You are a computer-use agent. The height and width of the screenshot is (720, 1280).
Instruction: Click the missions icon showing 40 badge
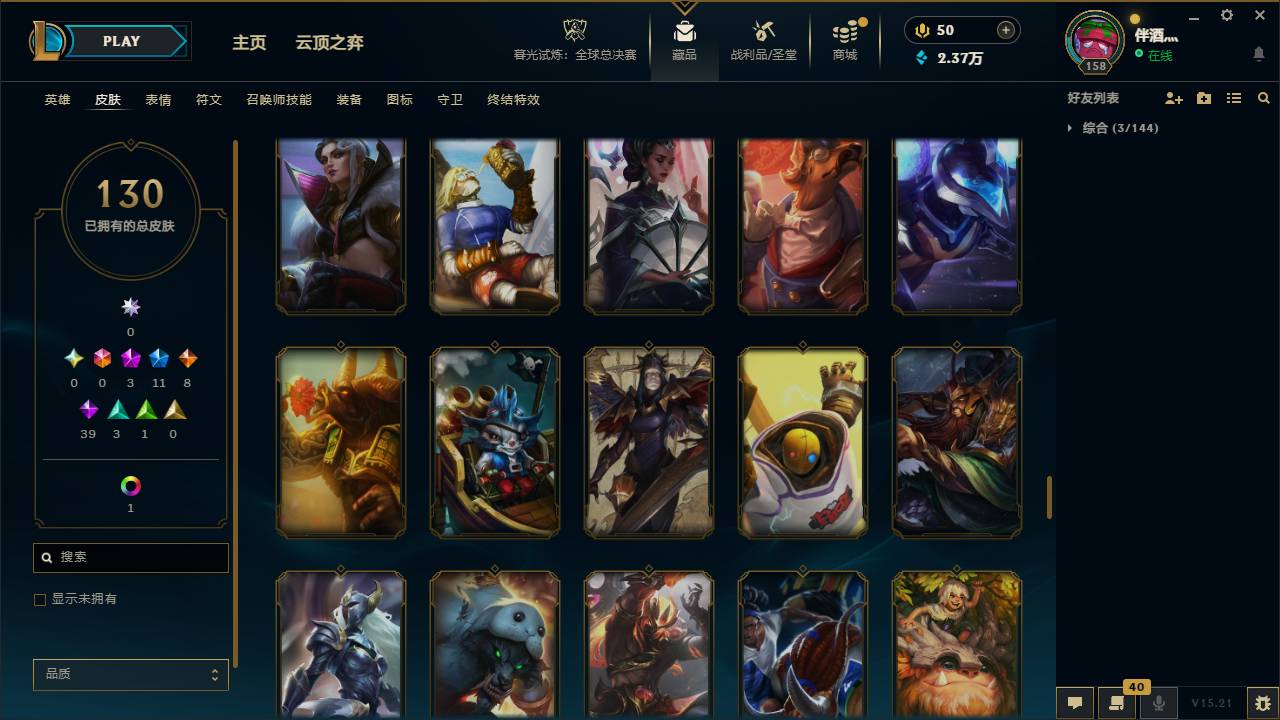point(1117,703)
